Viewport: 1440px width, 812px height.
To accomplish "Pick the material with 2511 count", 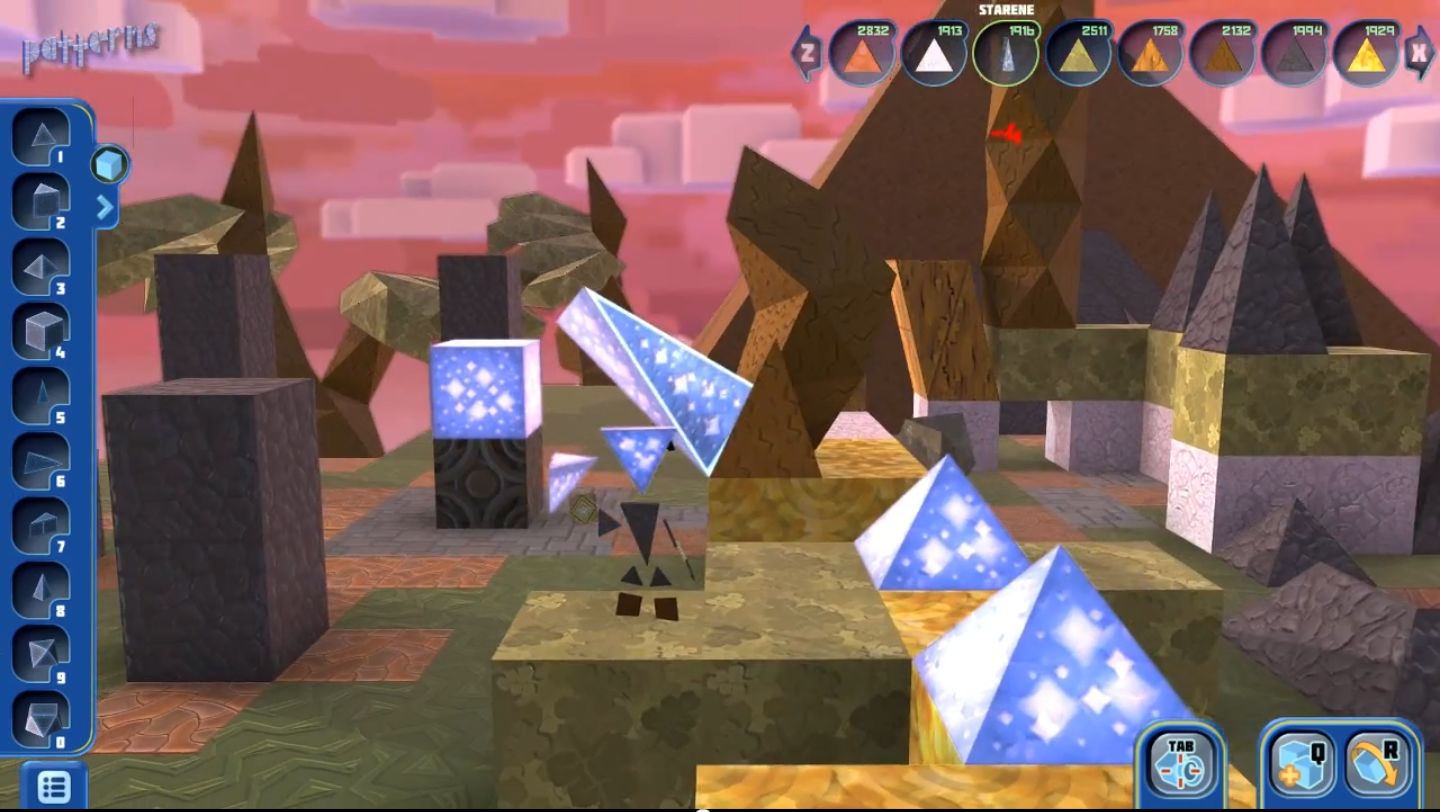I will (1079, 53).
